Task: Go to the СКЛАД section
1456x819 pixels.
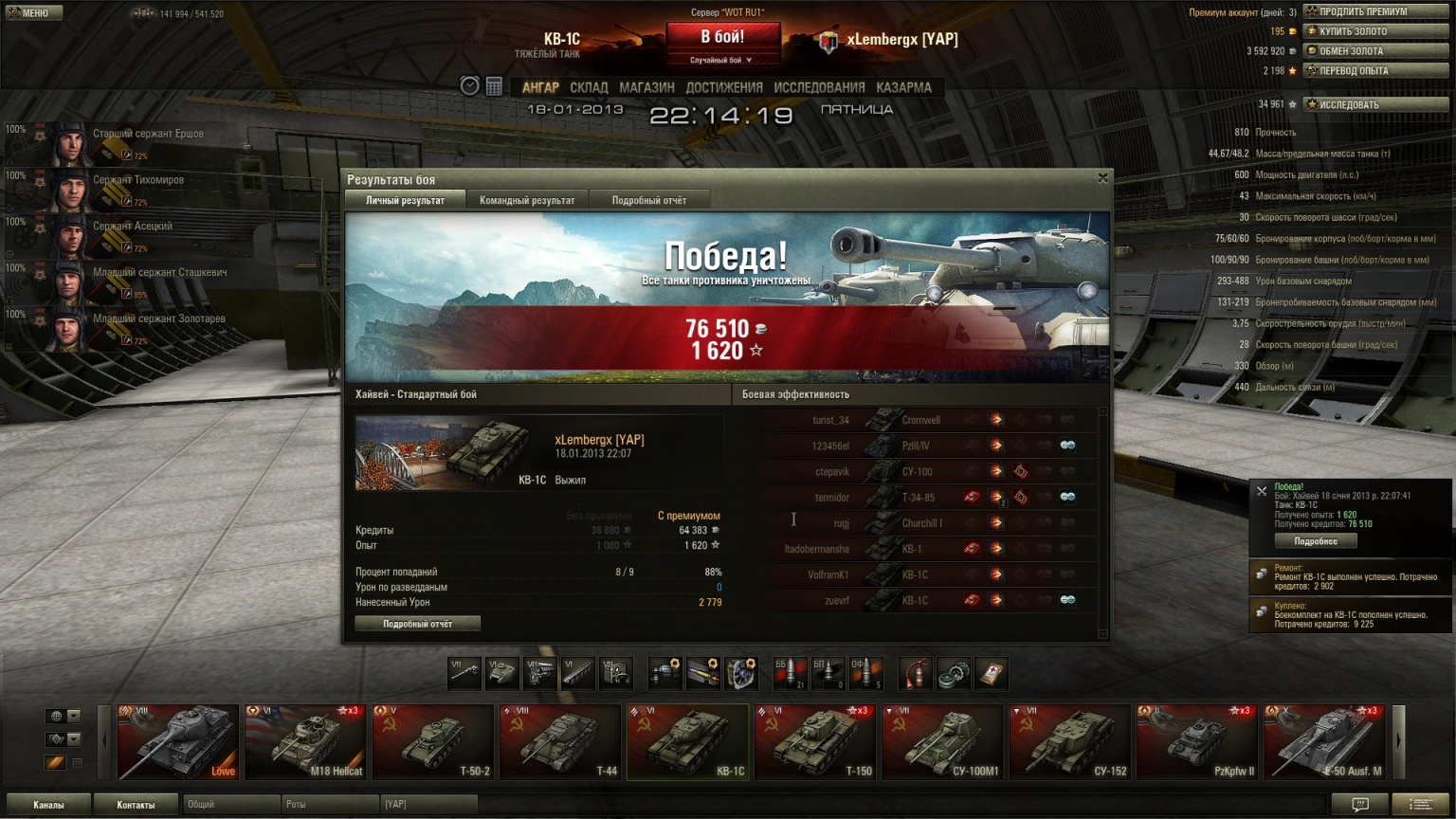Action: click(x=589, y=87)
